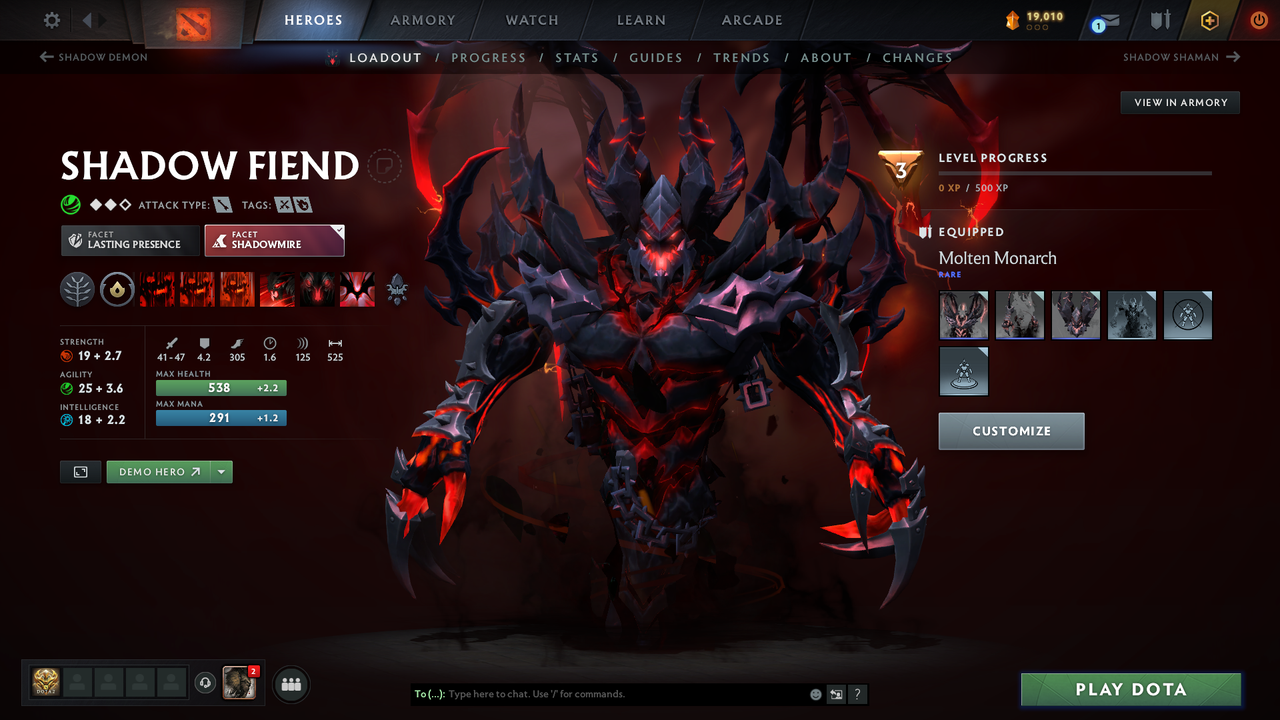Click the attack type melee icon

point(223,204)
